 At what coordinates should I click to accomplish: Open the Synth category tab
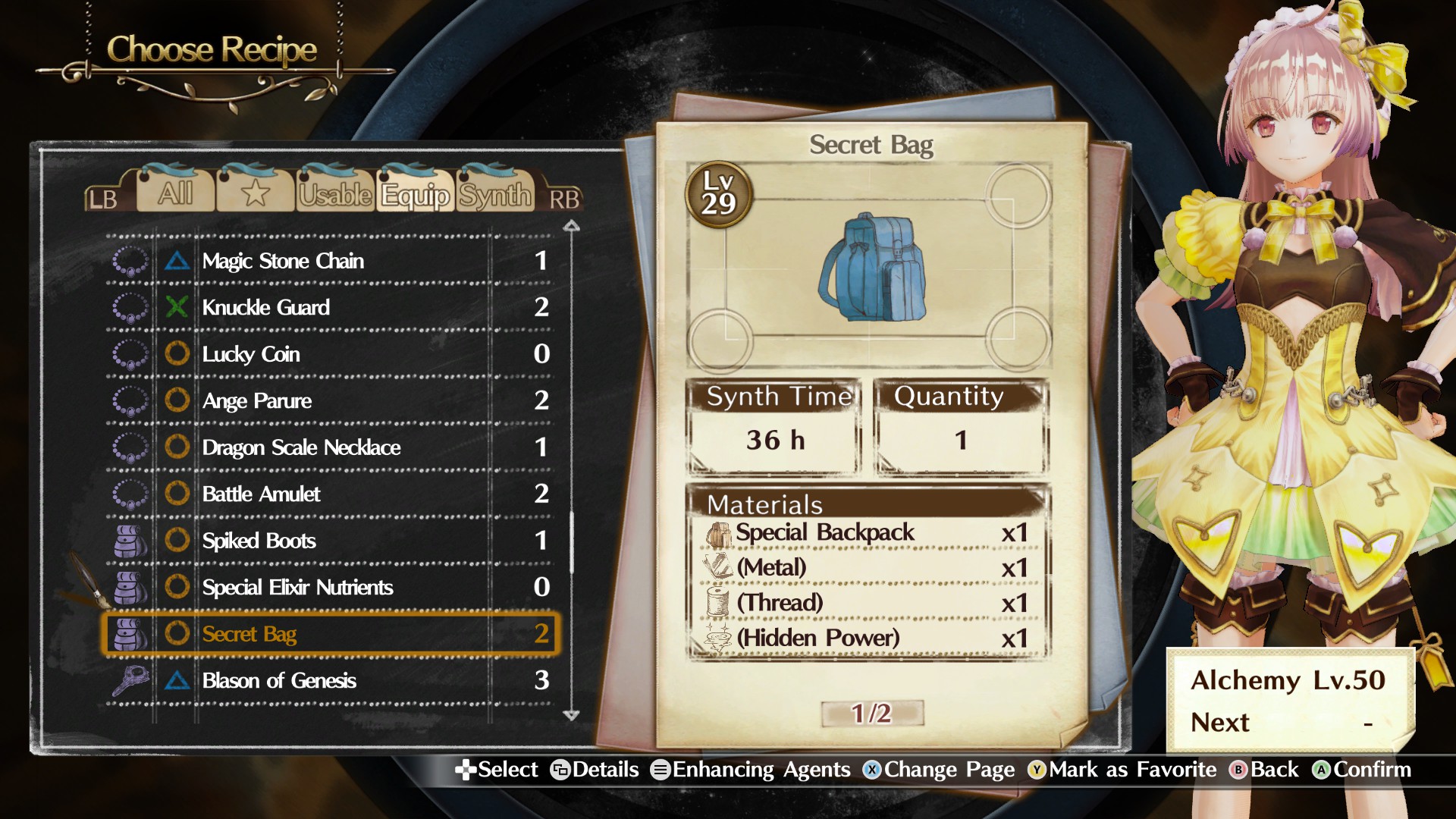click(x=494, y=196)
